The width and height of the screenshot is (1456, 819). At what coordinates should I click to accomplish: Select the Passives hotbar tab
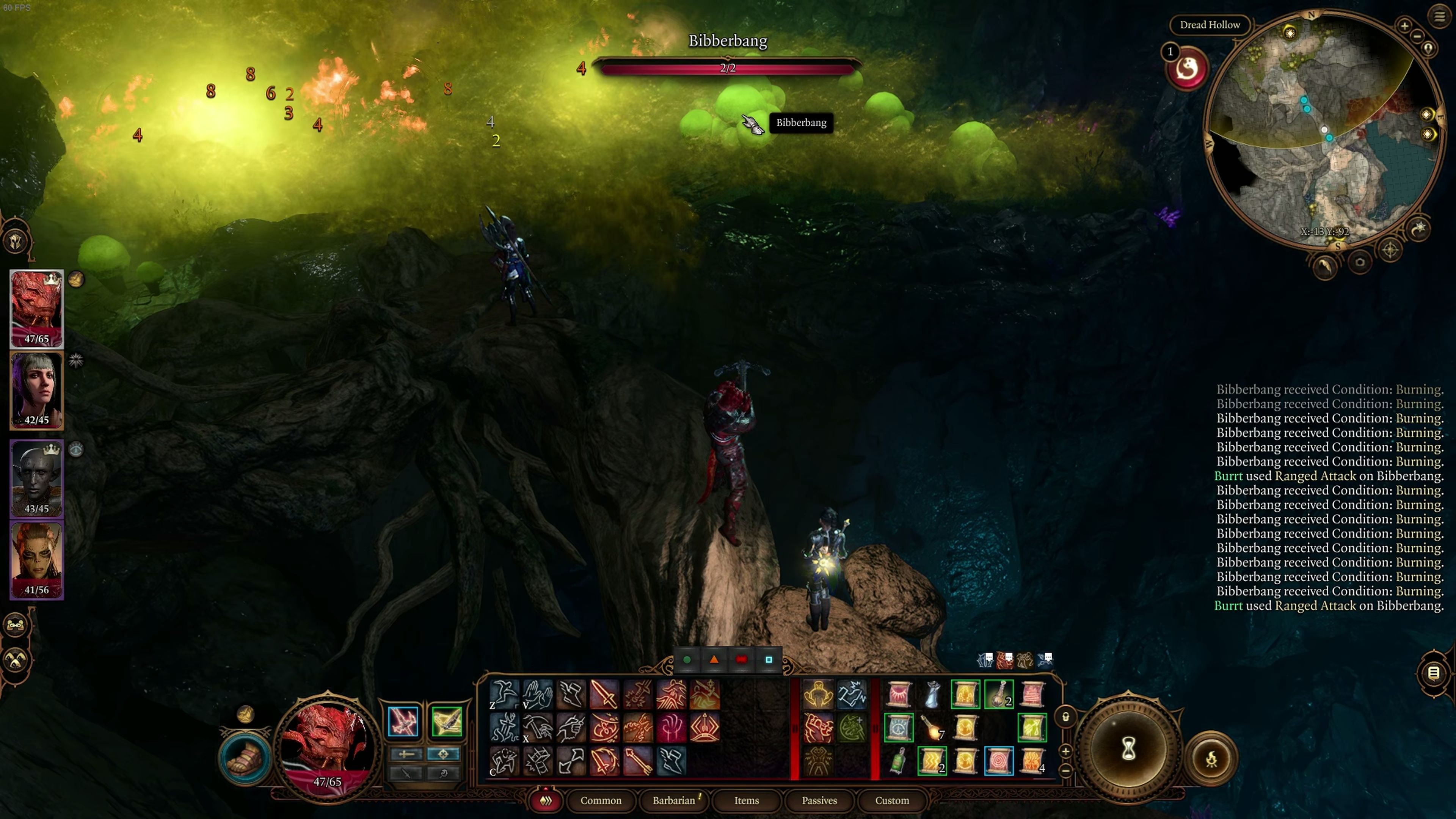819,800
